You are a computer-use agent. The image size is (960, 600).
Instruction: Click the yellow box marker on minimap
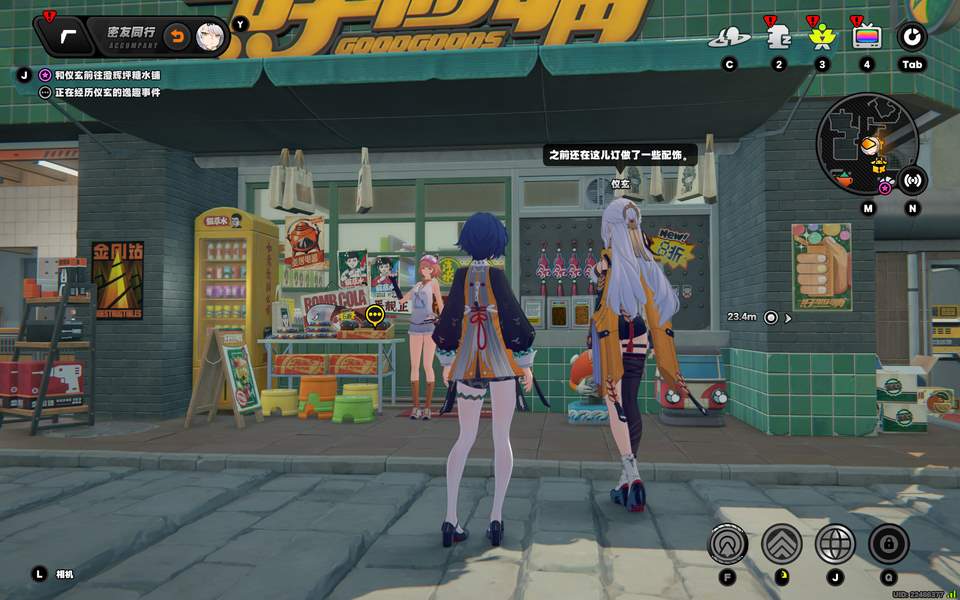click(x=879, y=169)
